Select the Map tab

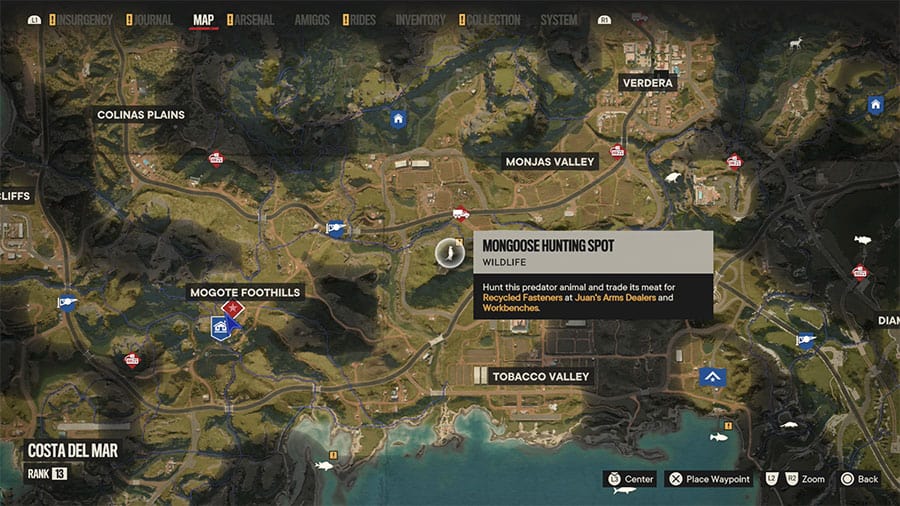click(203, 20)
